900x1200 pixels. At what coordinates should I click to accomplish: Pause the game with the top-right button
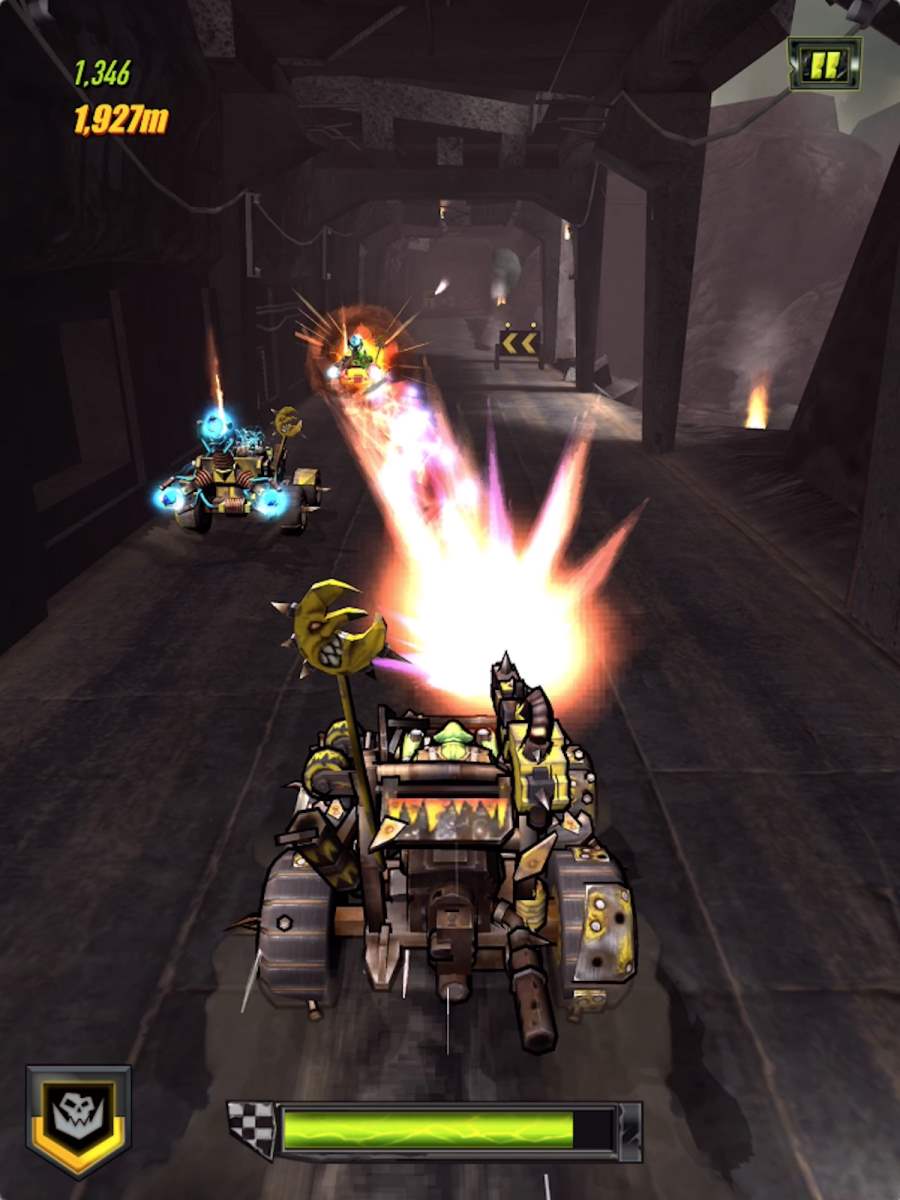(x=824, y=64)
